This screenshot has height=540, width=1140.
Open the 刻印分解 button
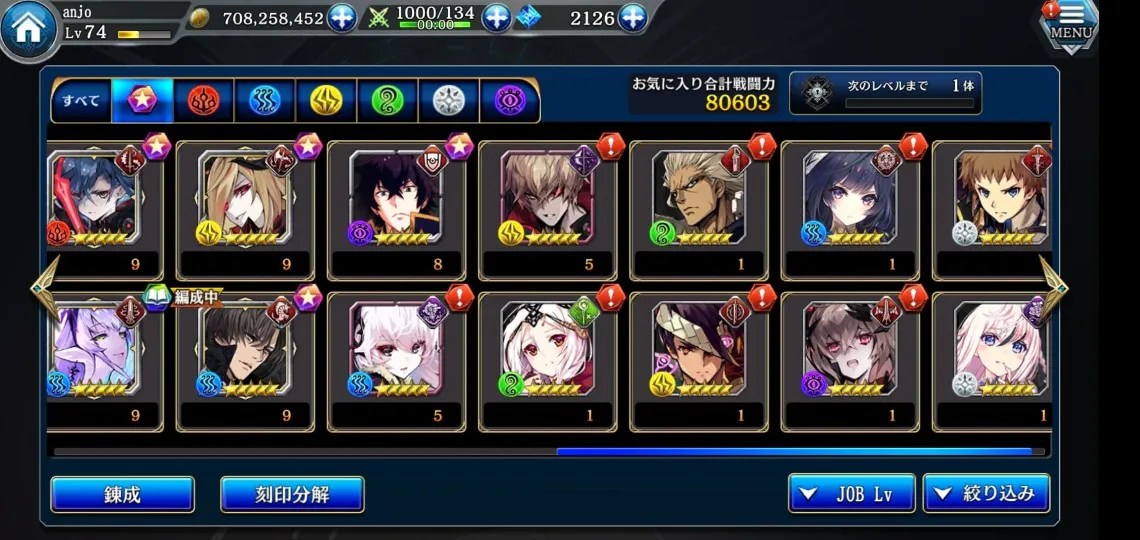coord(292,494)
